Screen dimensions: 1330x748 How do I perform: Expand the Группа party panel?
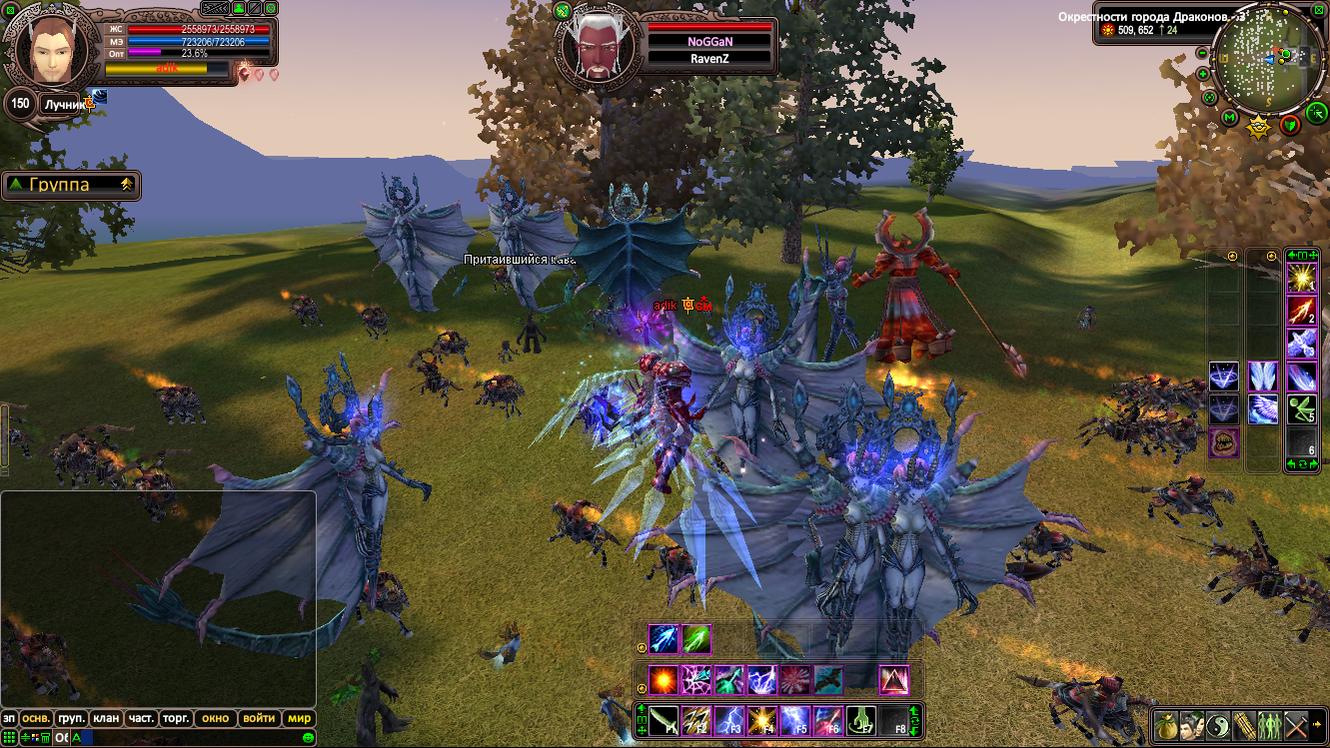70,185
